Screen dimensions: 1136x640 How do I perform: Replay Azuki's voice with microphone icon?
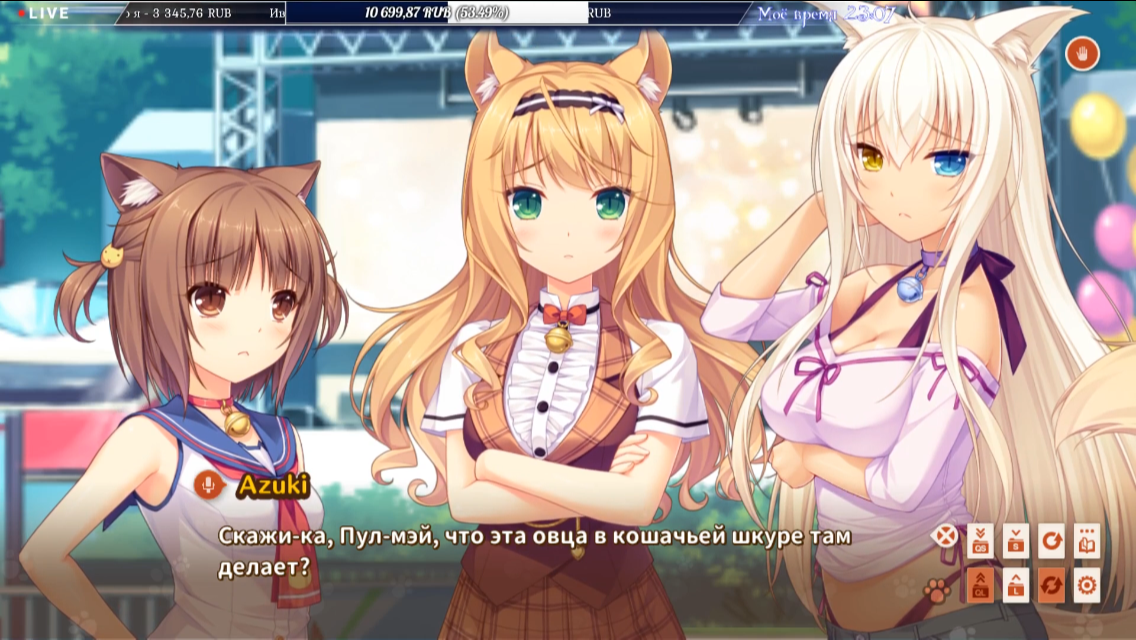[x=209, y=486]
